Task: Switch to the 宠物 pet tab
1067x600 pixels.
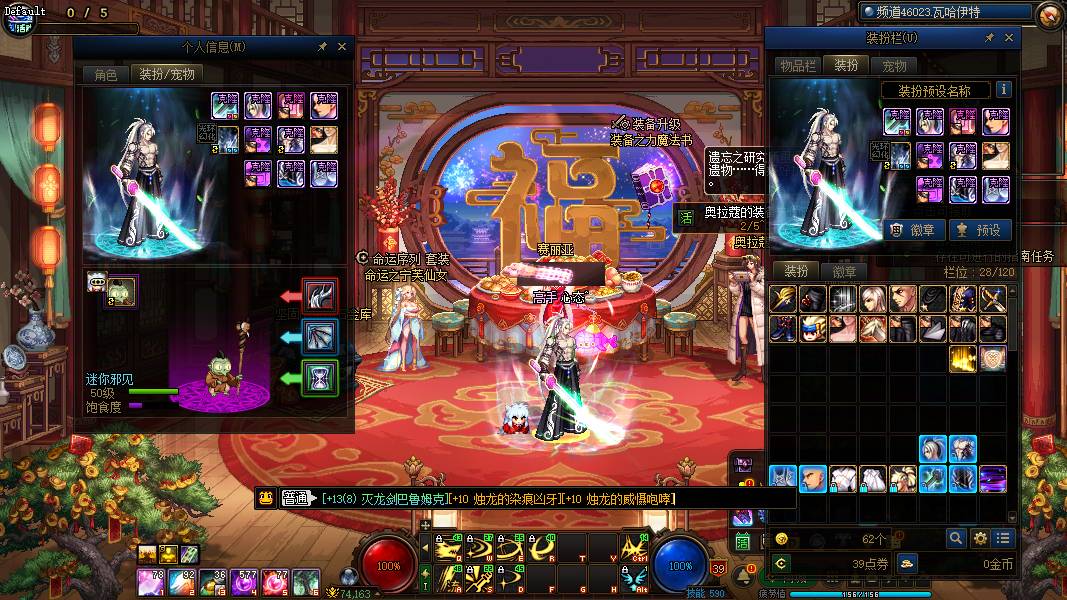Action: (x=894, y=65)
